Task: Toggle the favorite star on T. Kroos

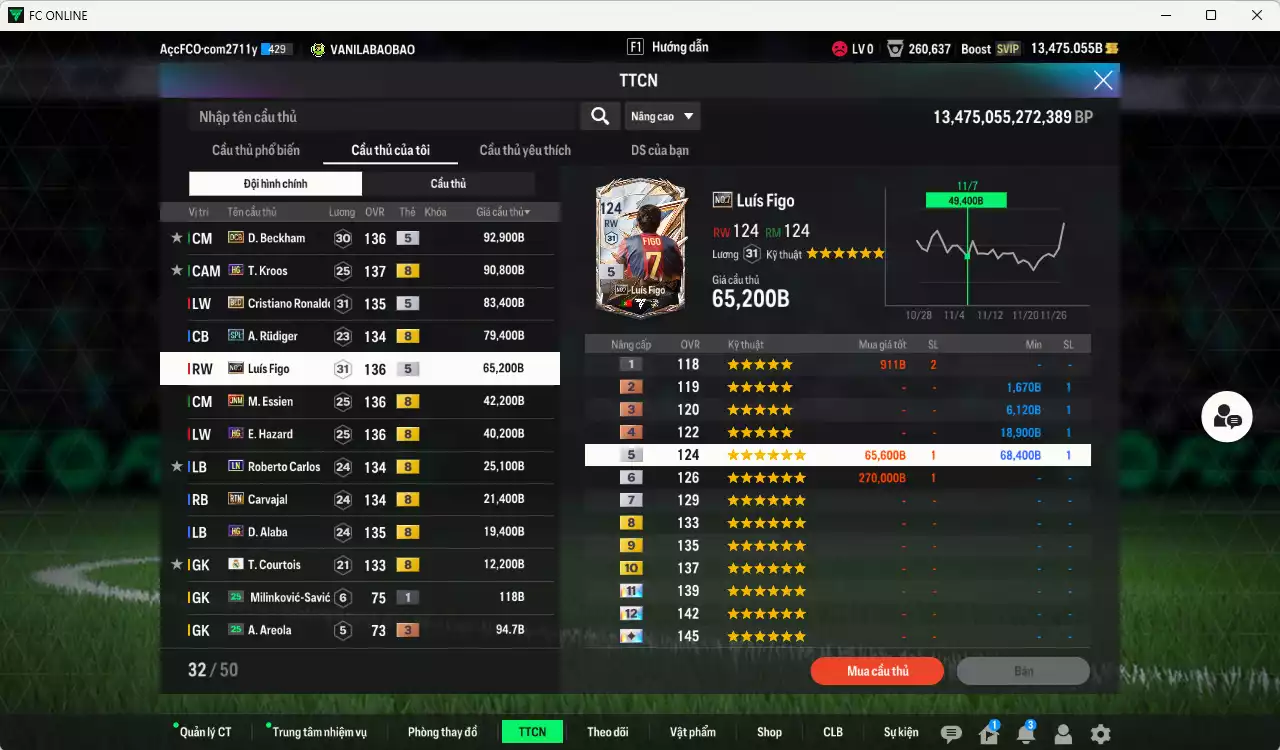Action: pyautogui.click(x=176, y=270)
